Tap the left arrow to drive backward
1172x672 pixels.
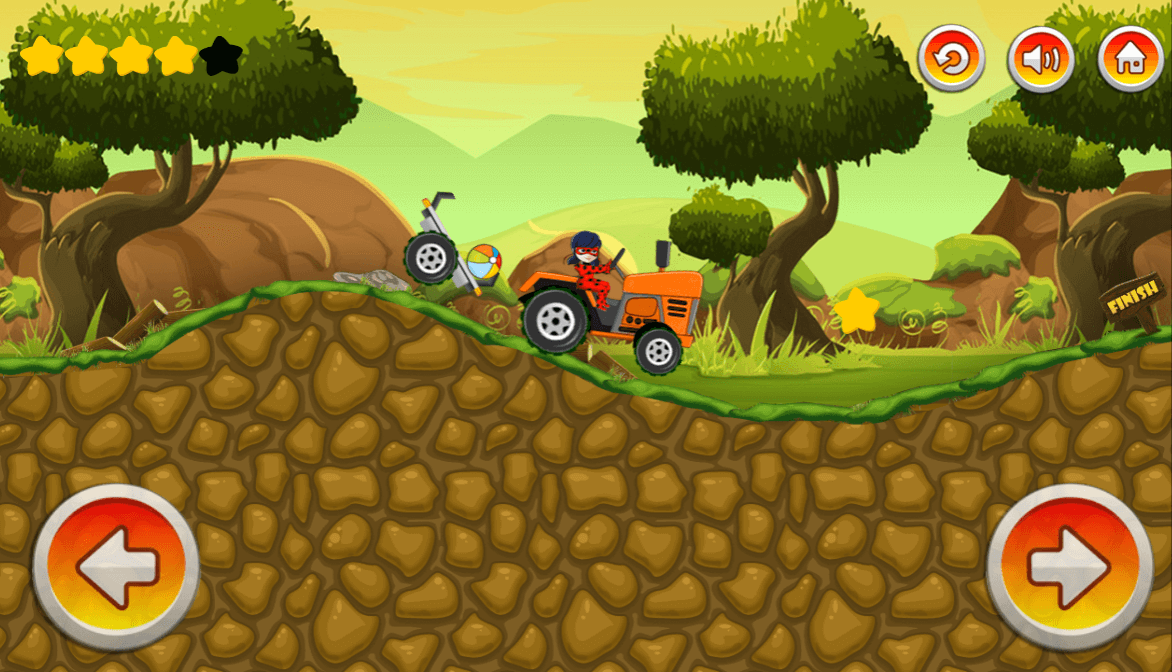point(116,567)
